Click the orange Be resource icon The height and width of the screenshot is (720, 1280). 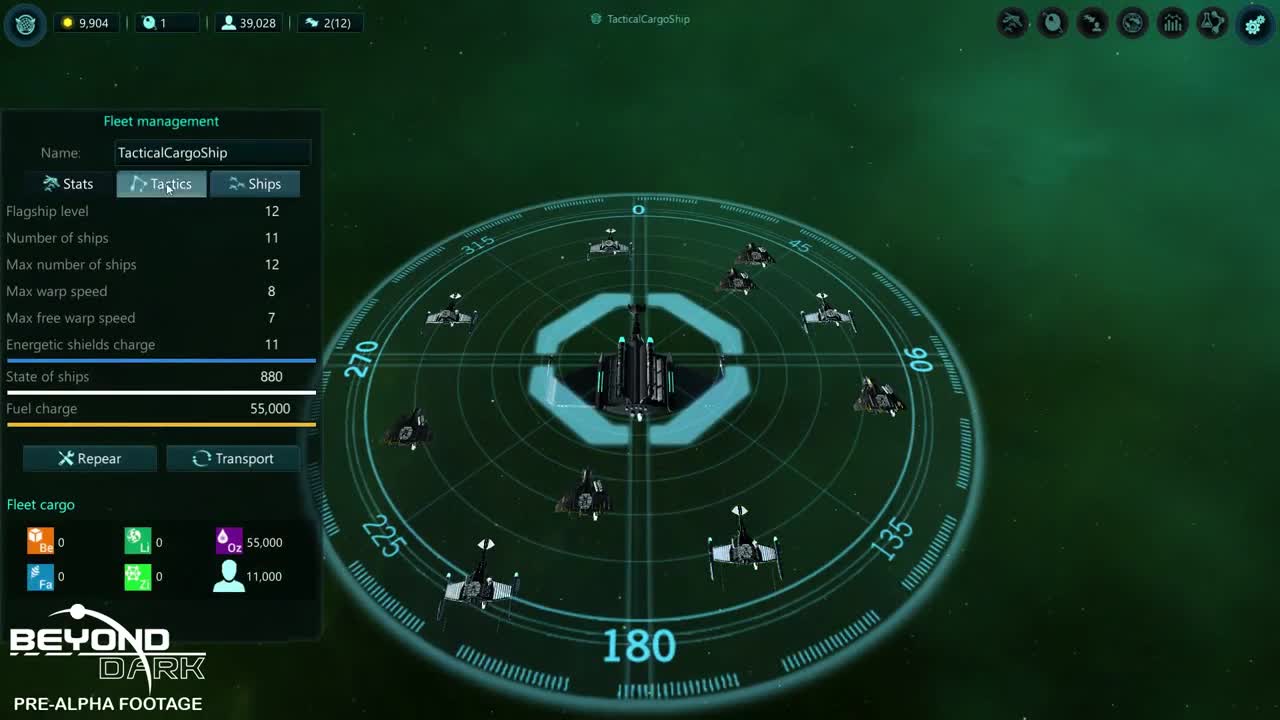40,540
